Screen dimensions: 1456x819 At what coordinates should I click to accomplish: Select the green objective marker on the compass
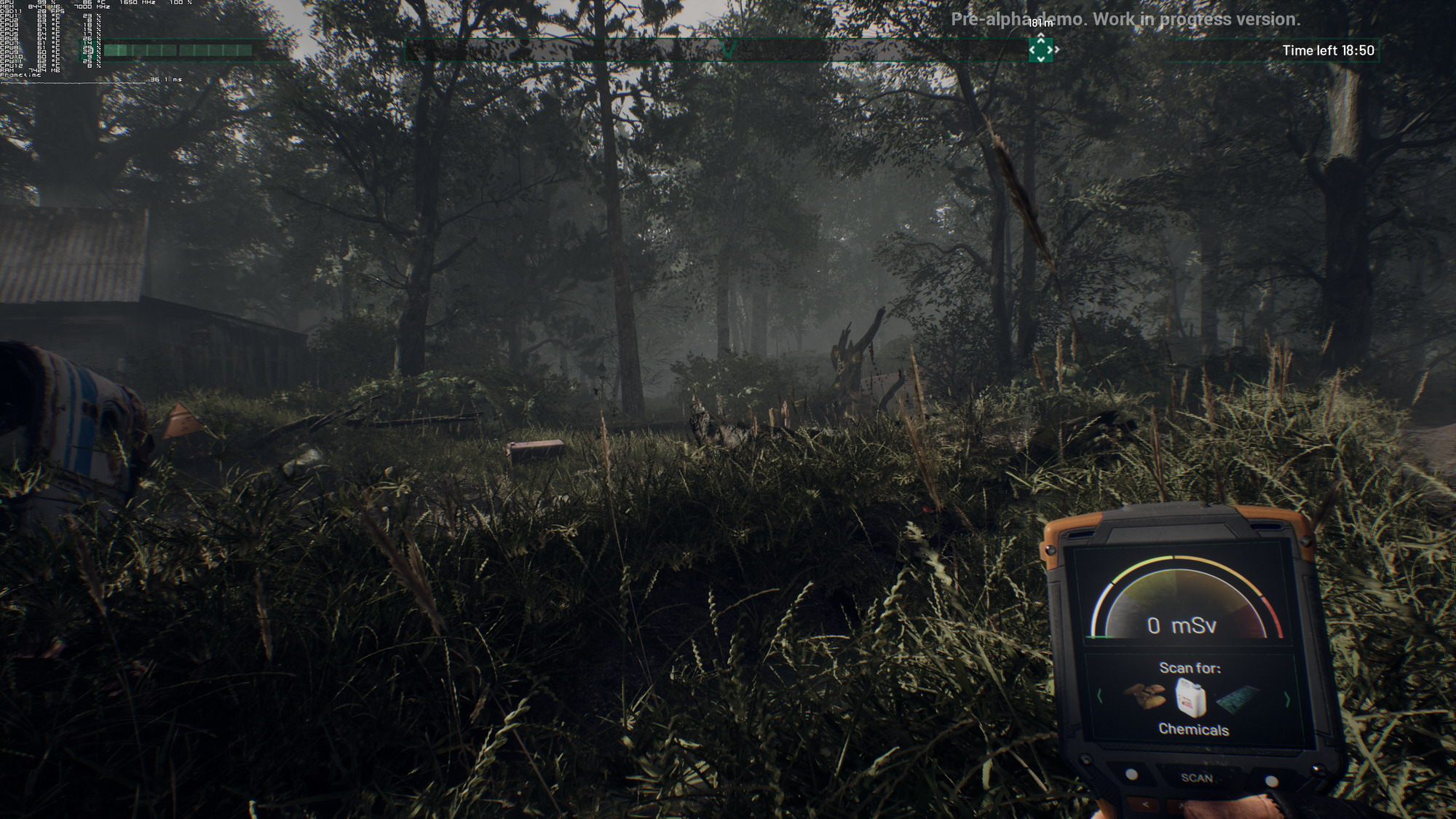click(x=1040, y=50)
